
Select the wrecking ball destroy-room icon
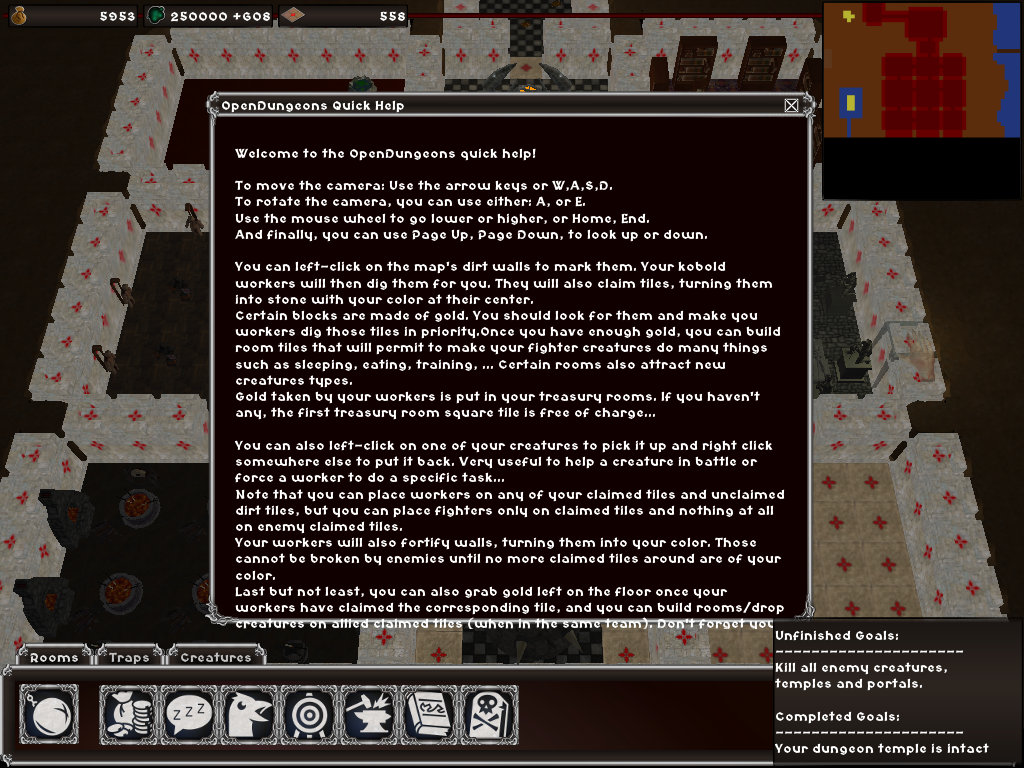(x=49, y=714)
